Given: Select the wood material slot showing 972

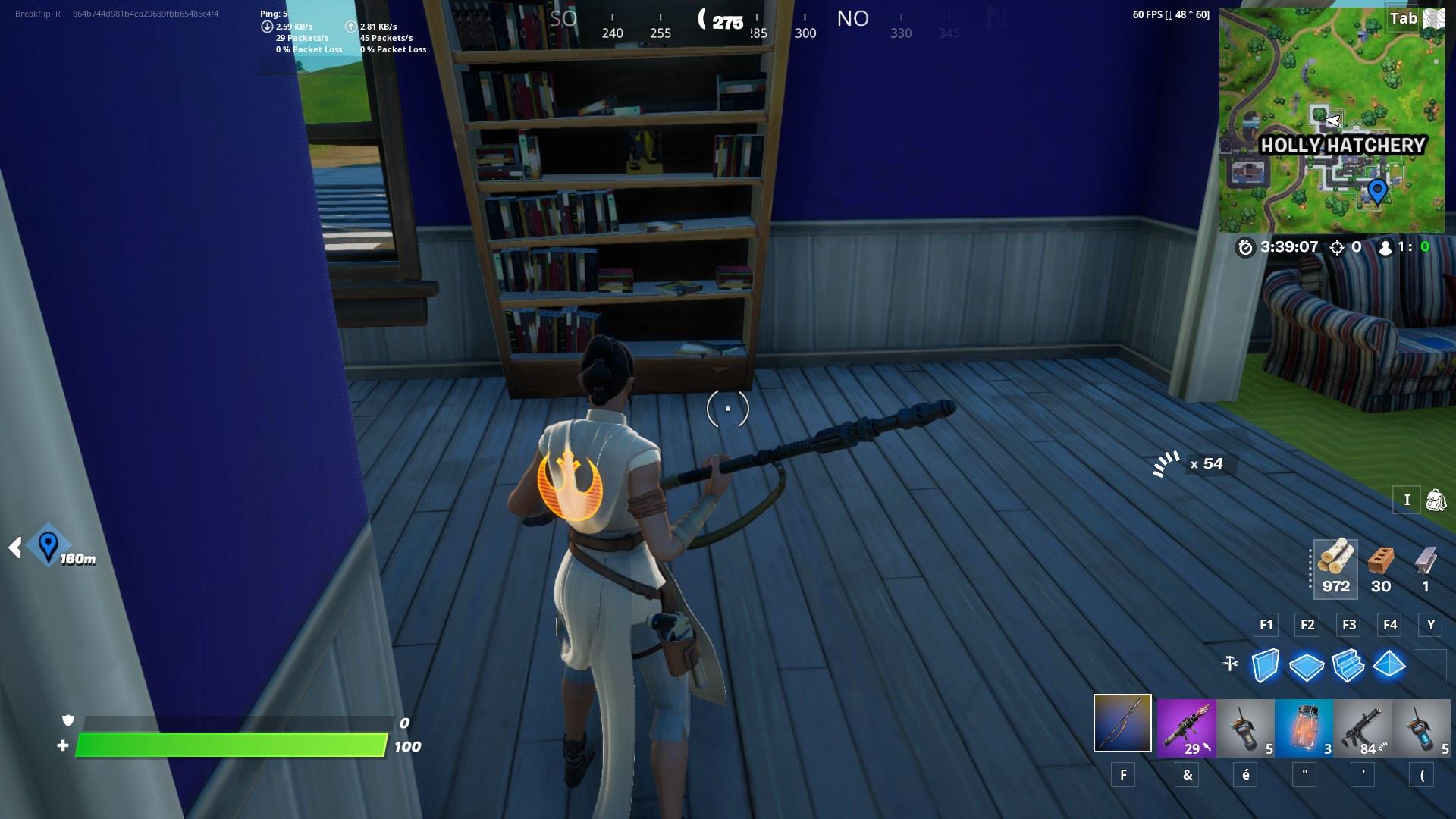Looking at the screenshot, I should [x=1335, y=567].
